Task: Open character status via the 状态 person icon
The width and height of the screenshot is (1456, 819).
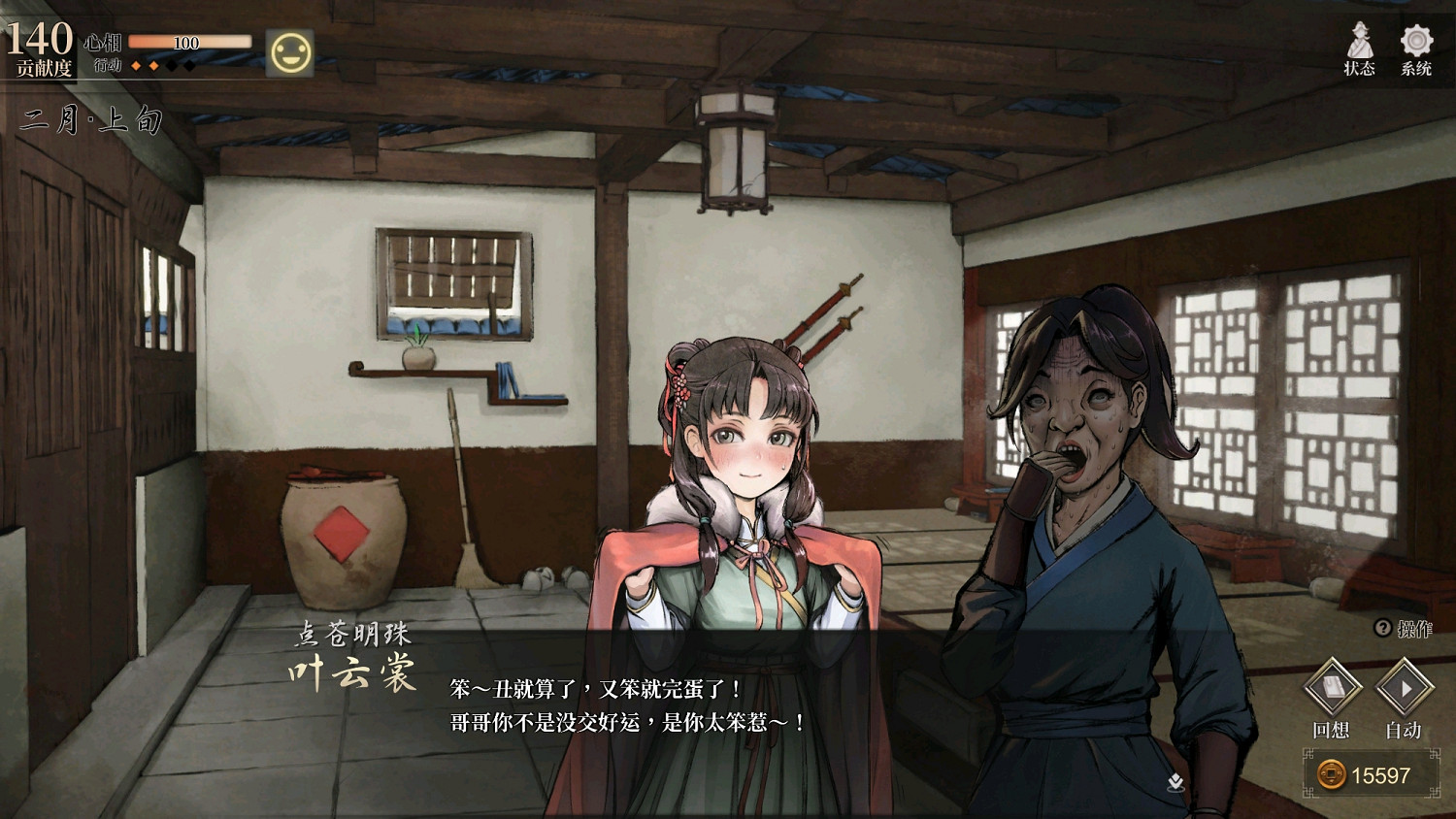Action: [x=1360, y=39]
